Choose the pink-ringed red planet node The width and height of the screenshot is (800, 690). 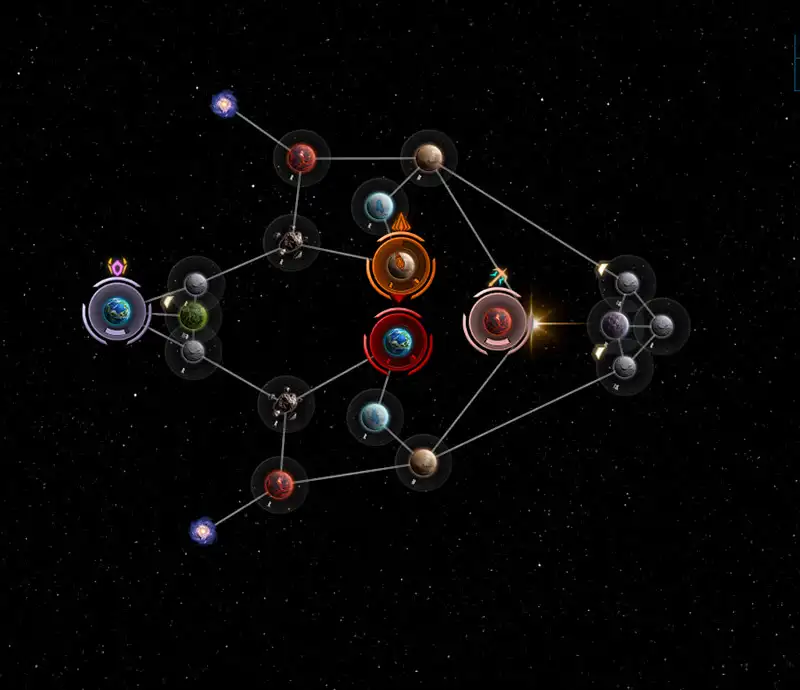(497, 320)
